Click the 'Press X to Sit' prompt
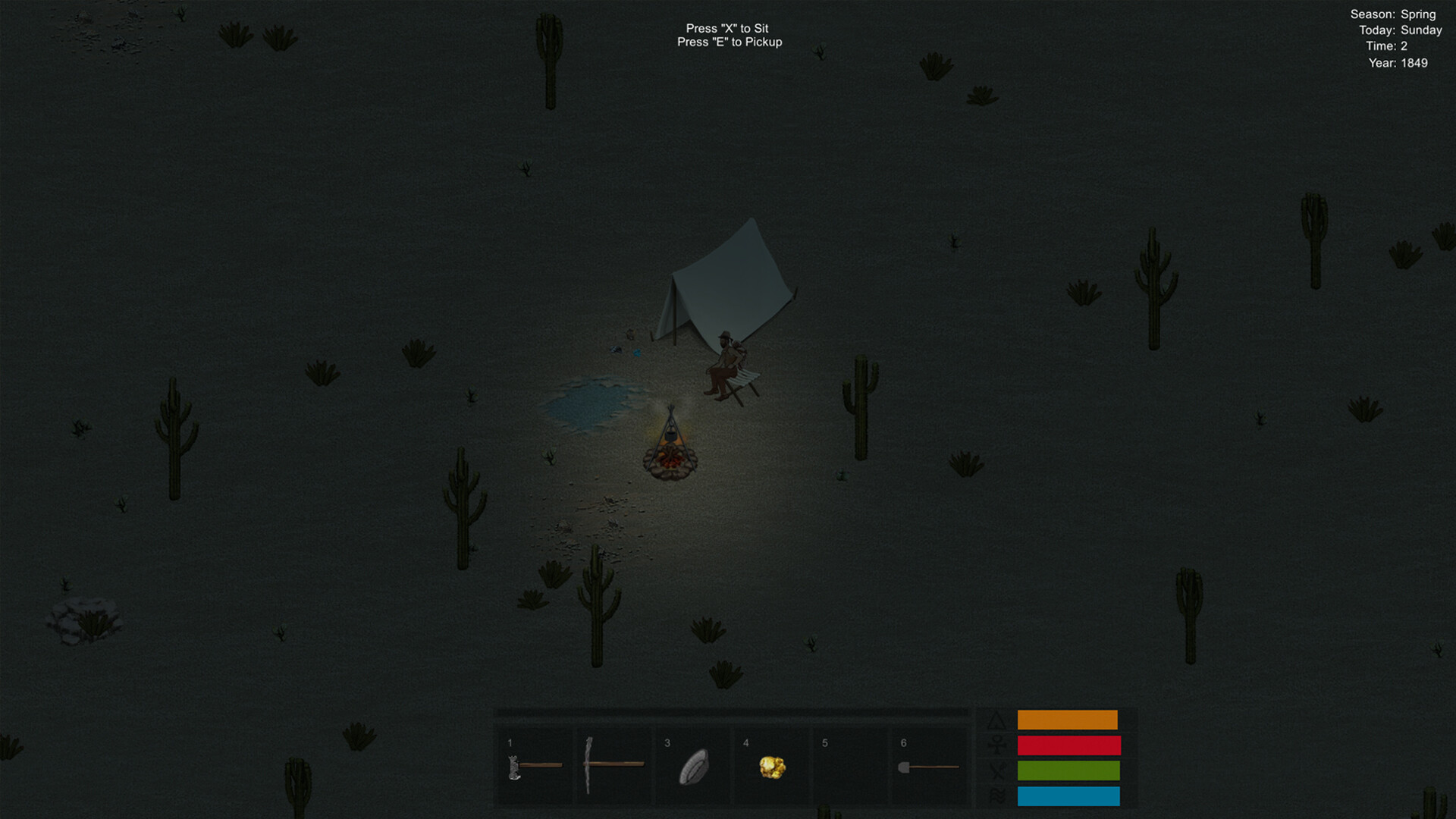 point(729,27)
